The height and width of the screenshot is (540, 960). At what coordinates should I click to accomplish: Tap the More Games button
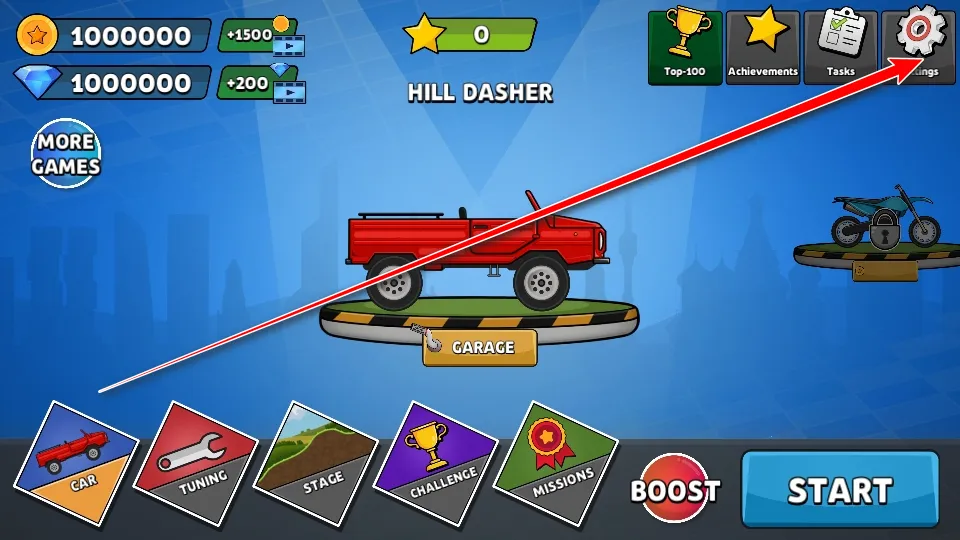[x=66, y=154]
